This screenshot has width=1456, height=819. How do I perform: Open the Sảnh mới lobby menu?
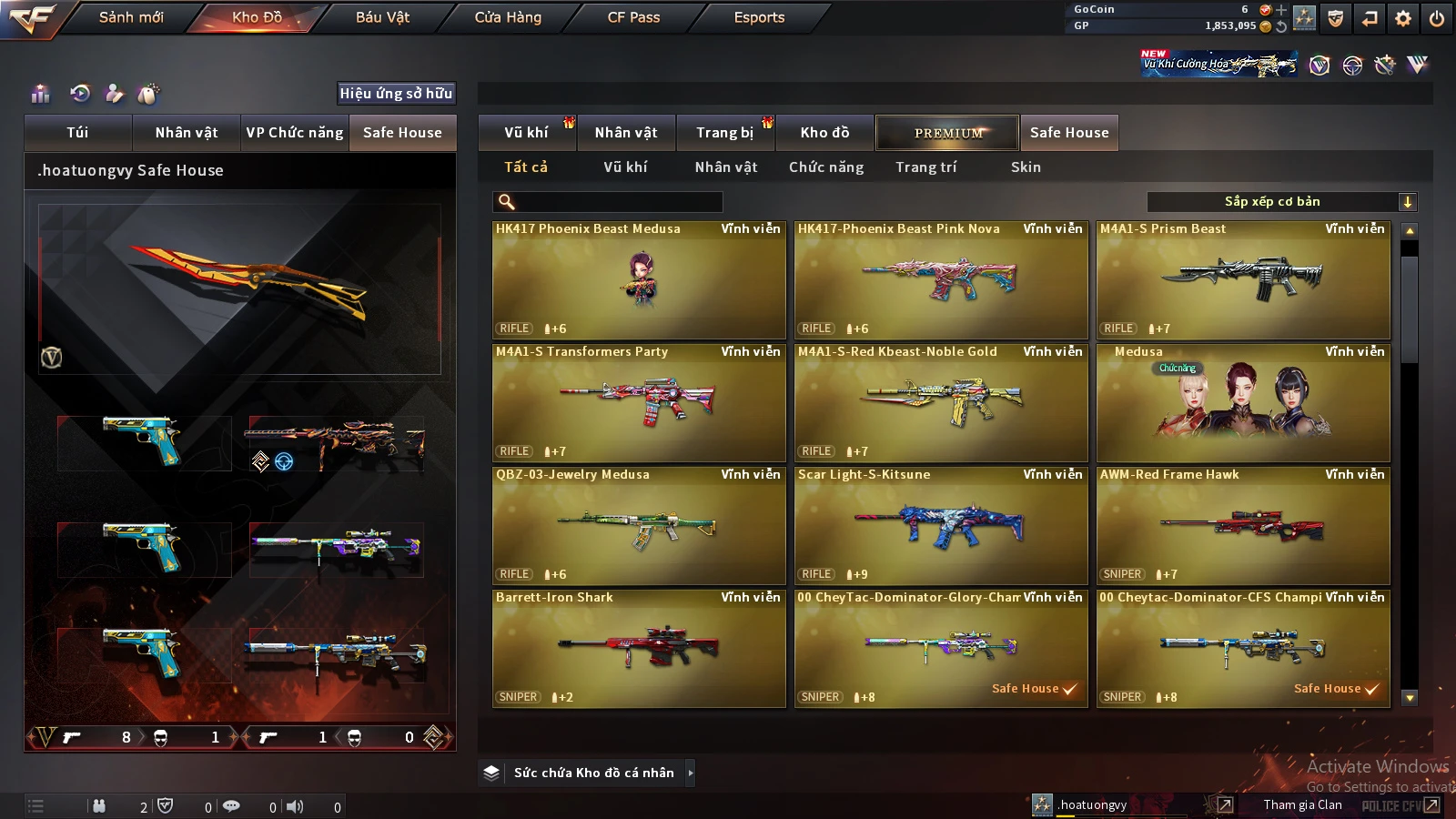pos(131,17)
